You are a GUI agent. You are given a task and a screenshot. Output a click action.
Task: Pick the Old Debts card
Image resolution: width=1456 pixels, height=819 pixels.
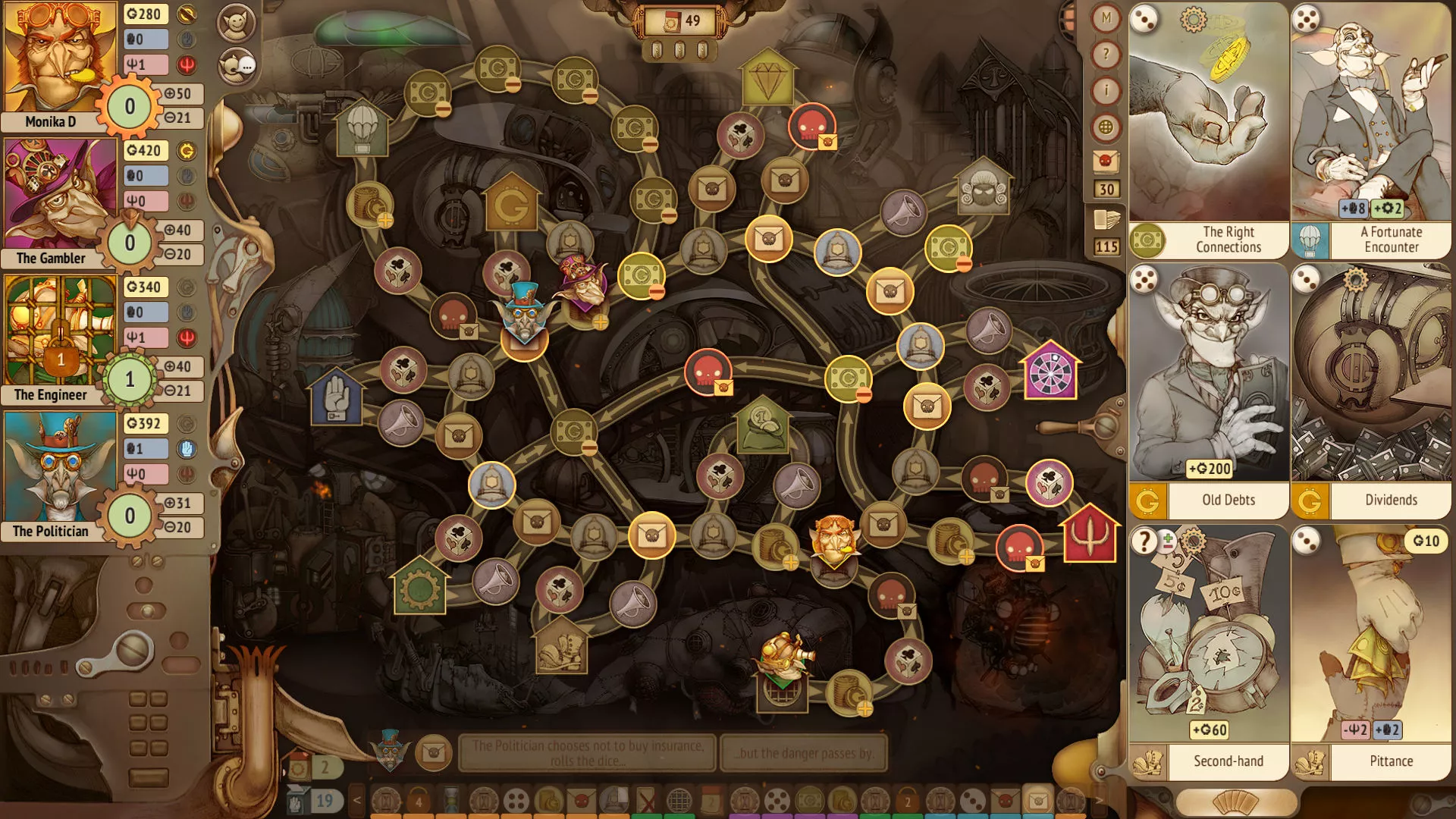(x=1208, y=391)
